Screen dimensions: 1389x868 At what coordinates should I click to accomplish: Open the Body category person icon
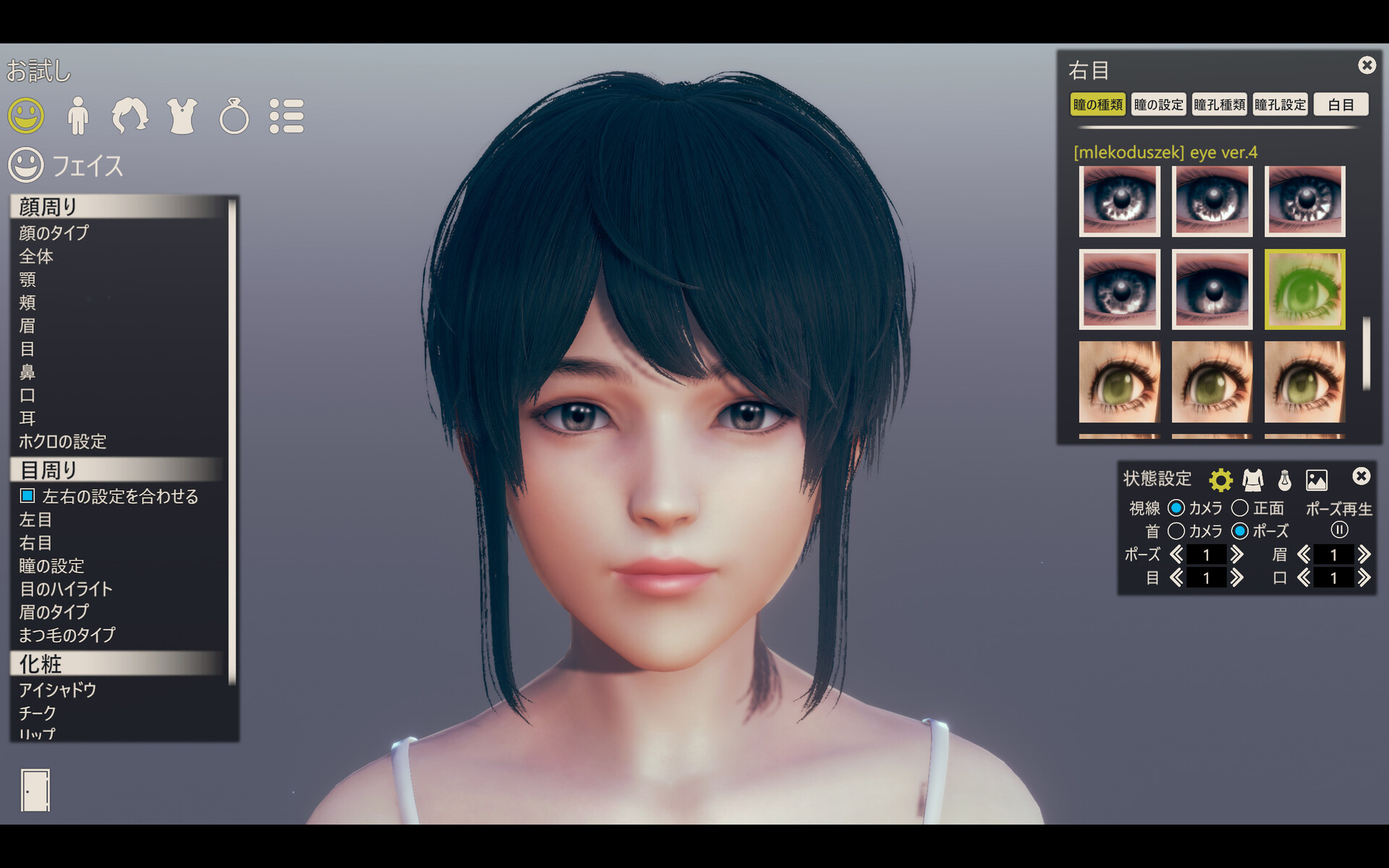pyautogui.click(x=78, y=114)
